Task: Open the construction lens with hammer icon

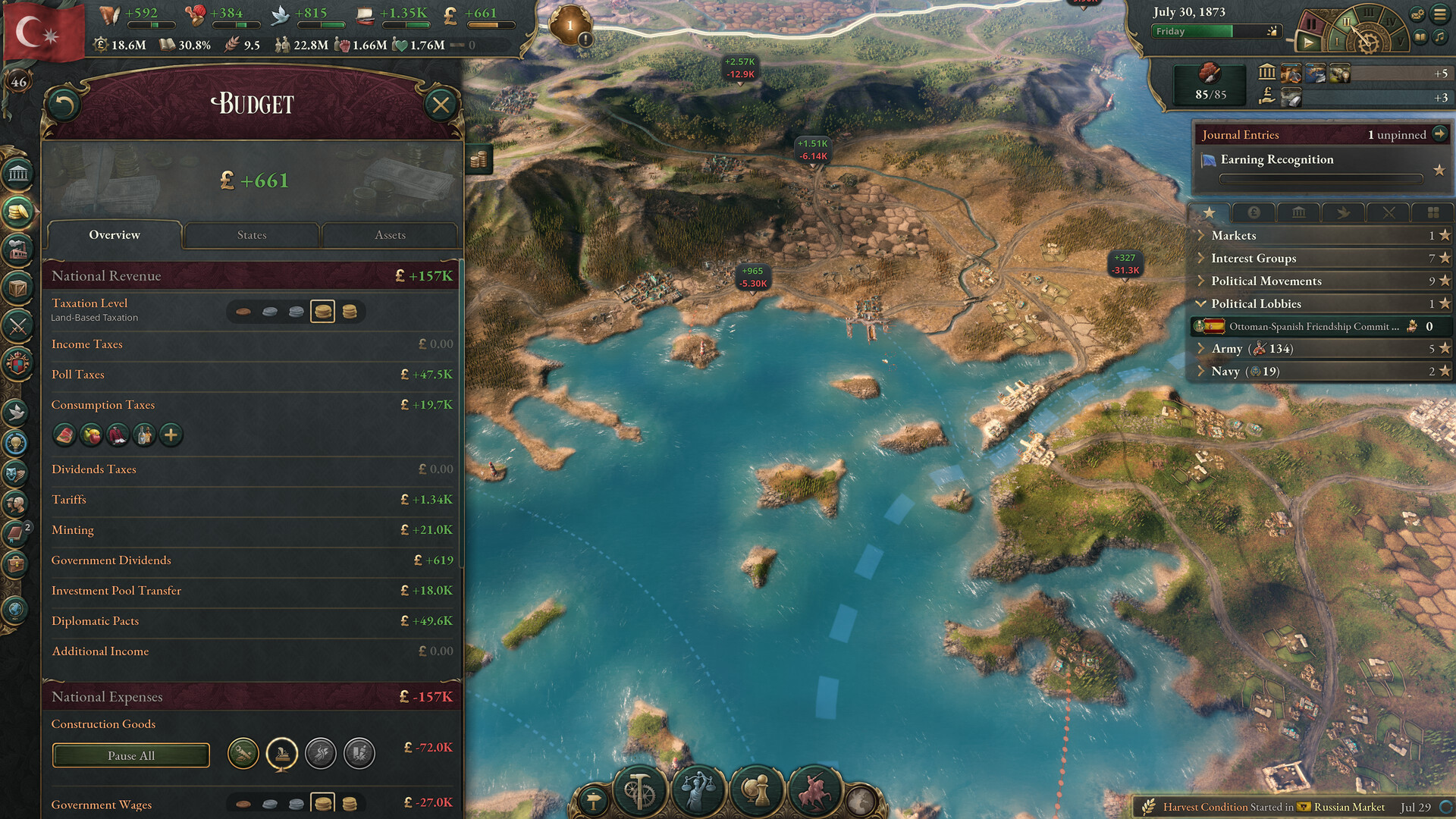Action: 641,789
